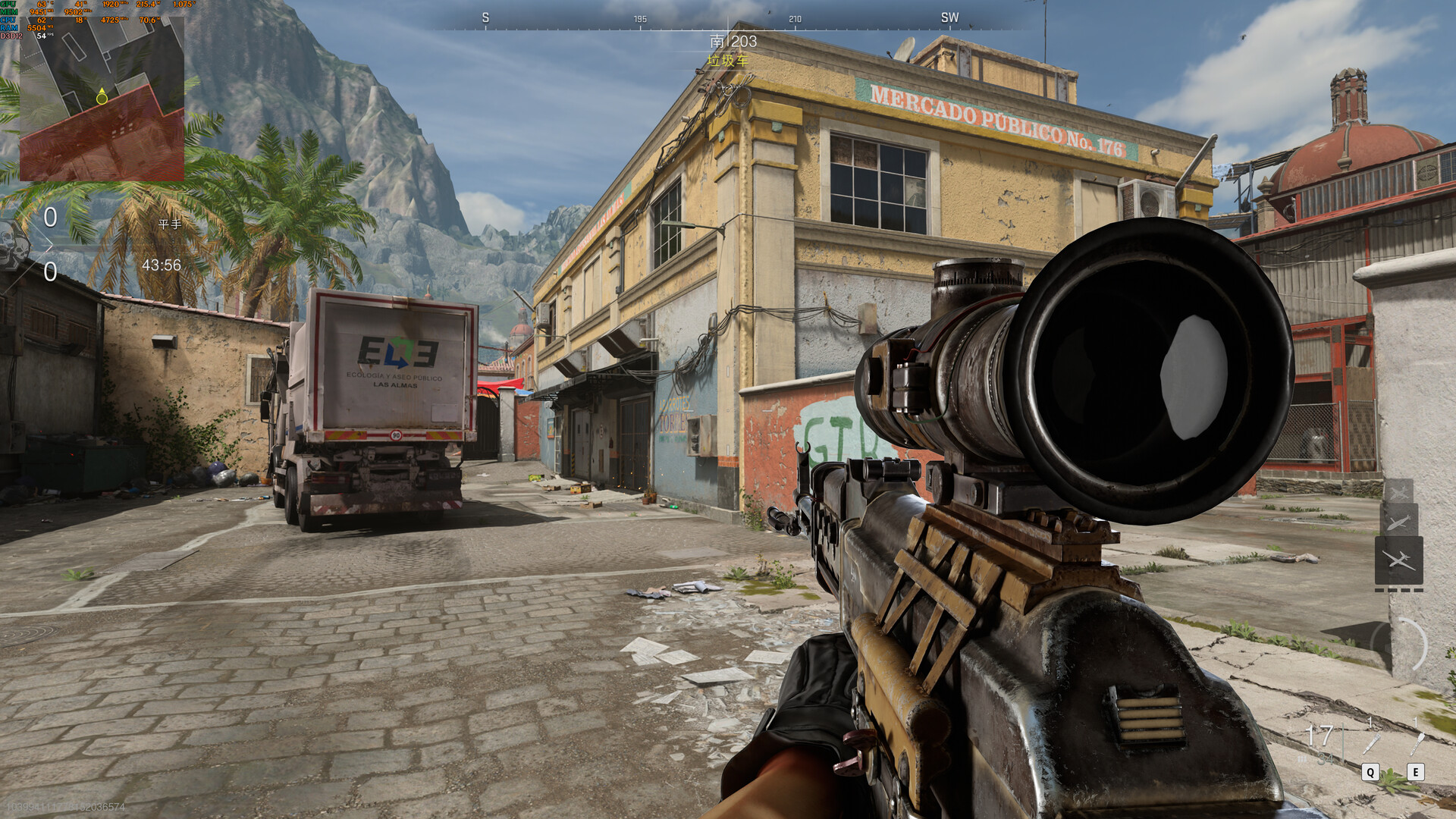Click the hardware monitor stats overlay
1456x819 pixels.
click(x=91, y=20)
